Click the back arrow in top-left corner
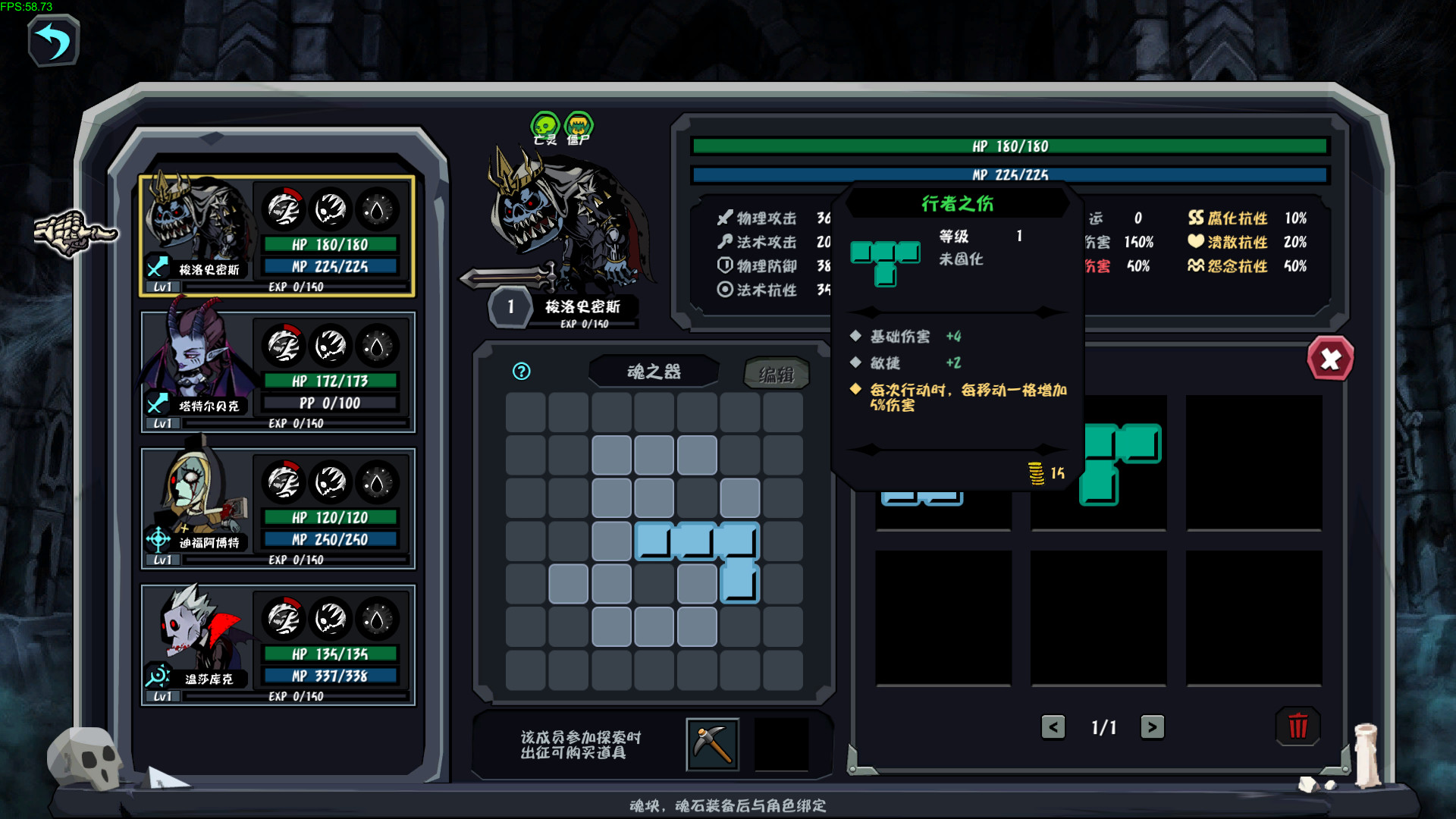 point(52,41)
